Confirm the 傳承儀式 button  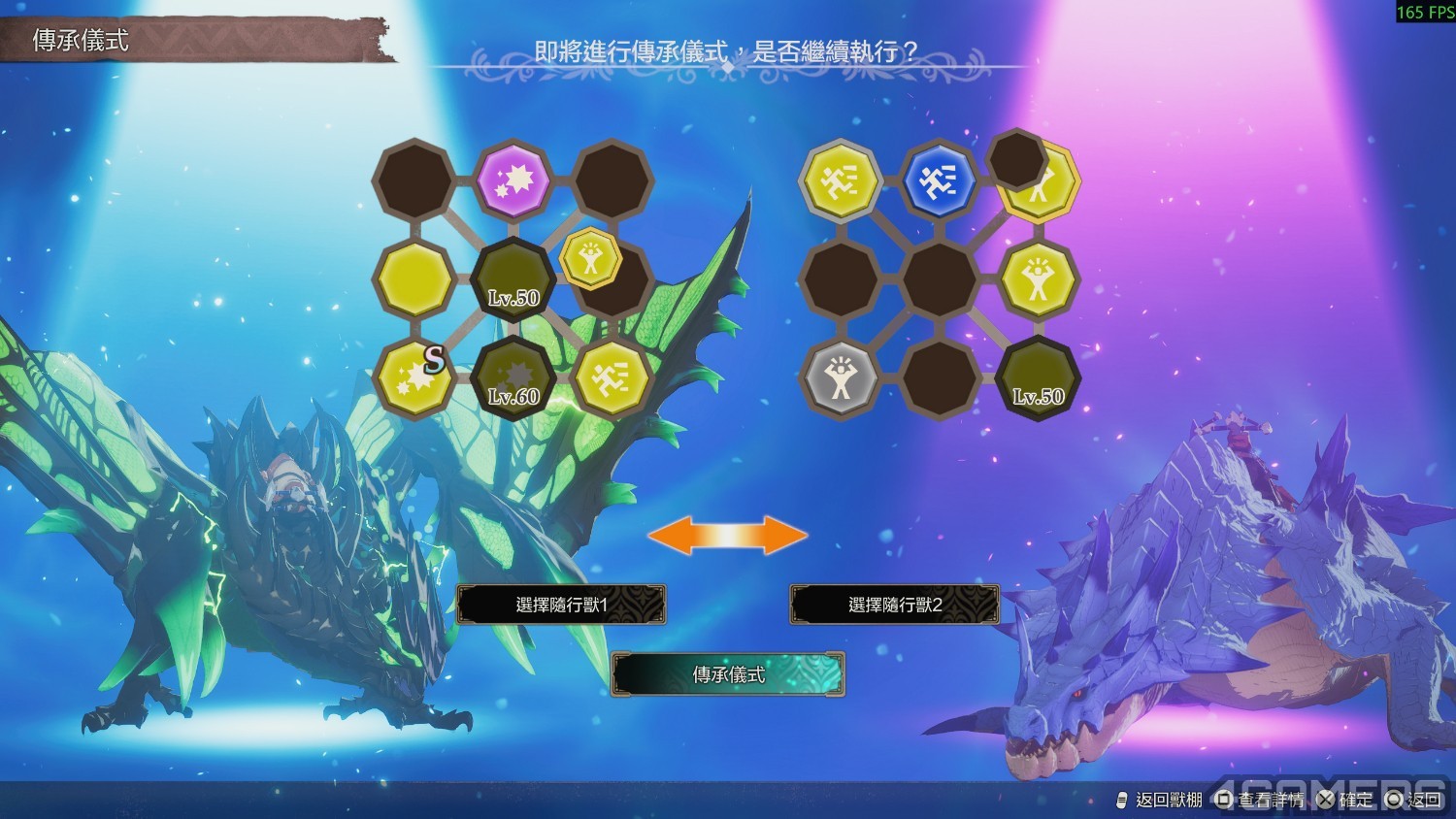(728, 674)
